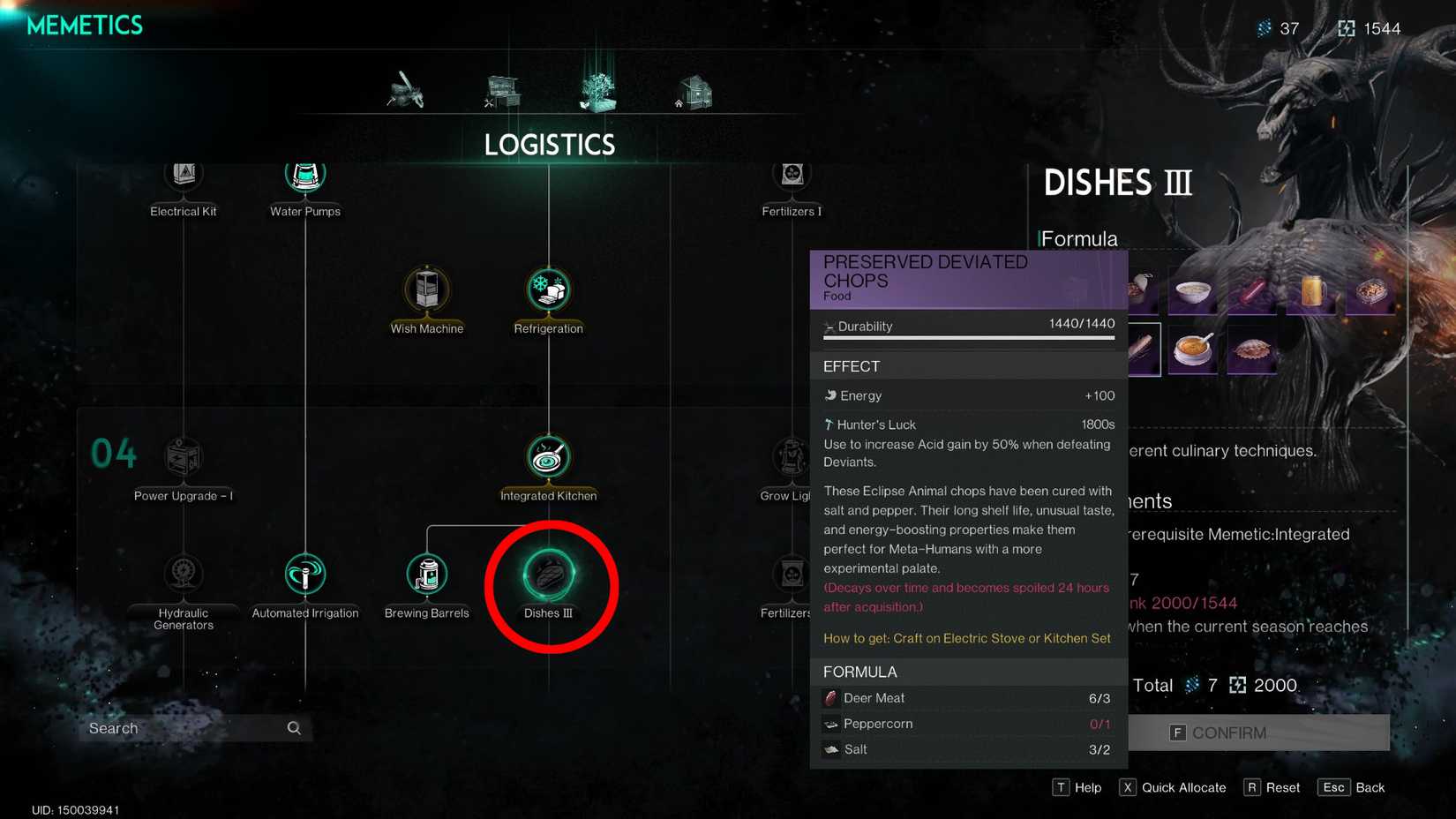Screen dimensions: 1456x819
Task: Open the Hydraulic Generators node
Action: click(x=183, y=575)
